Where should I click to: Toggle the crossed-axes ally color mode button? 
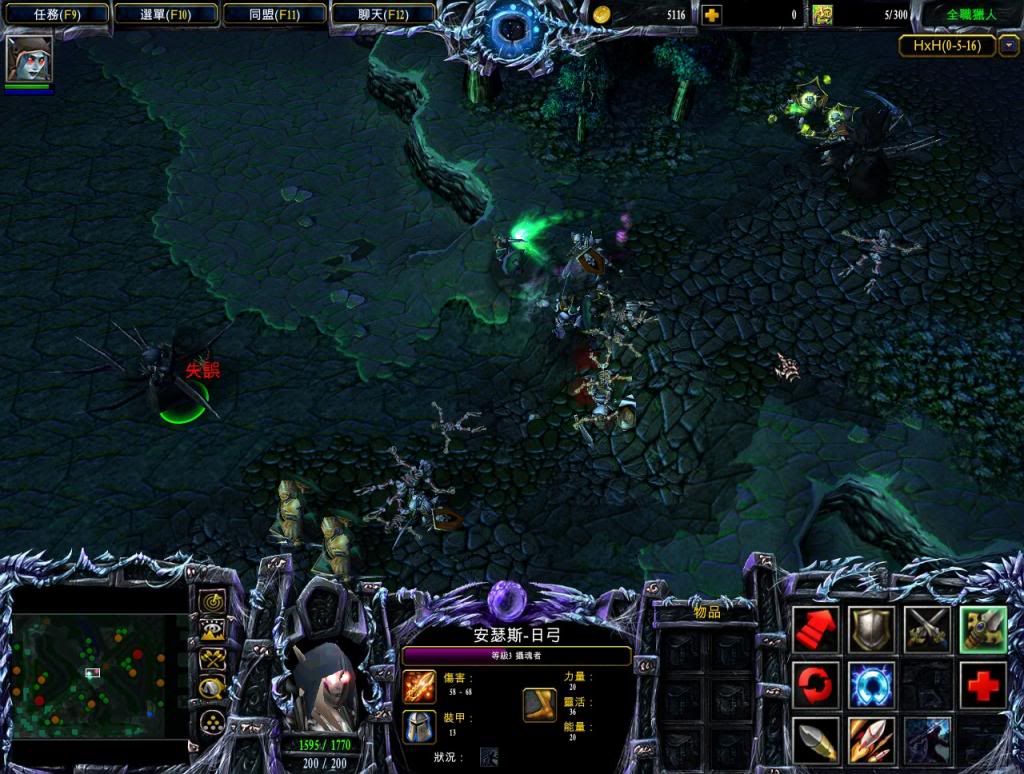(x=212, y=660)
